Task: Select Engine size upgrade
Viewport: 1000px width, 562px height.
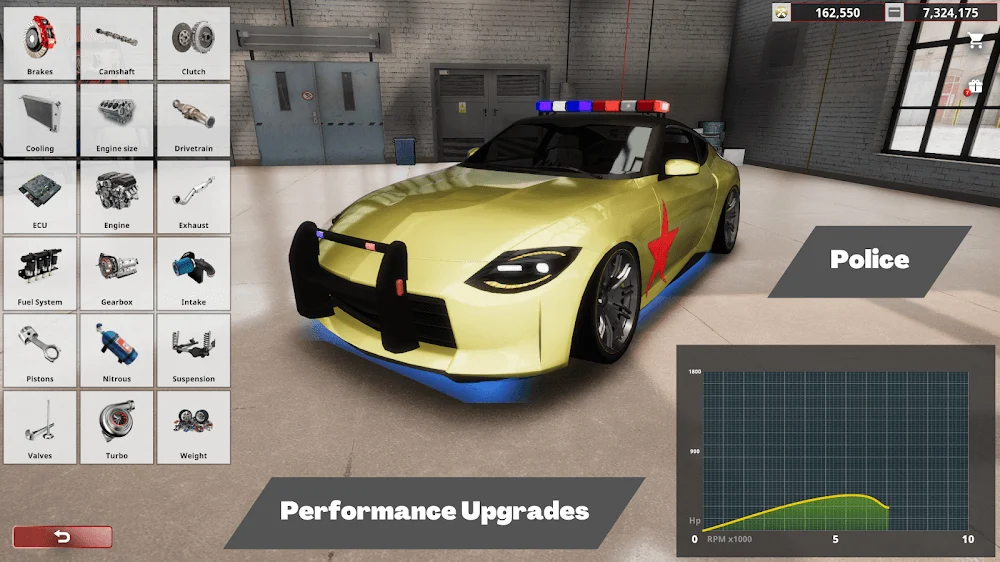Action: click(117, 121)
